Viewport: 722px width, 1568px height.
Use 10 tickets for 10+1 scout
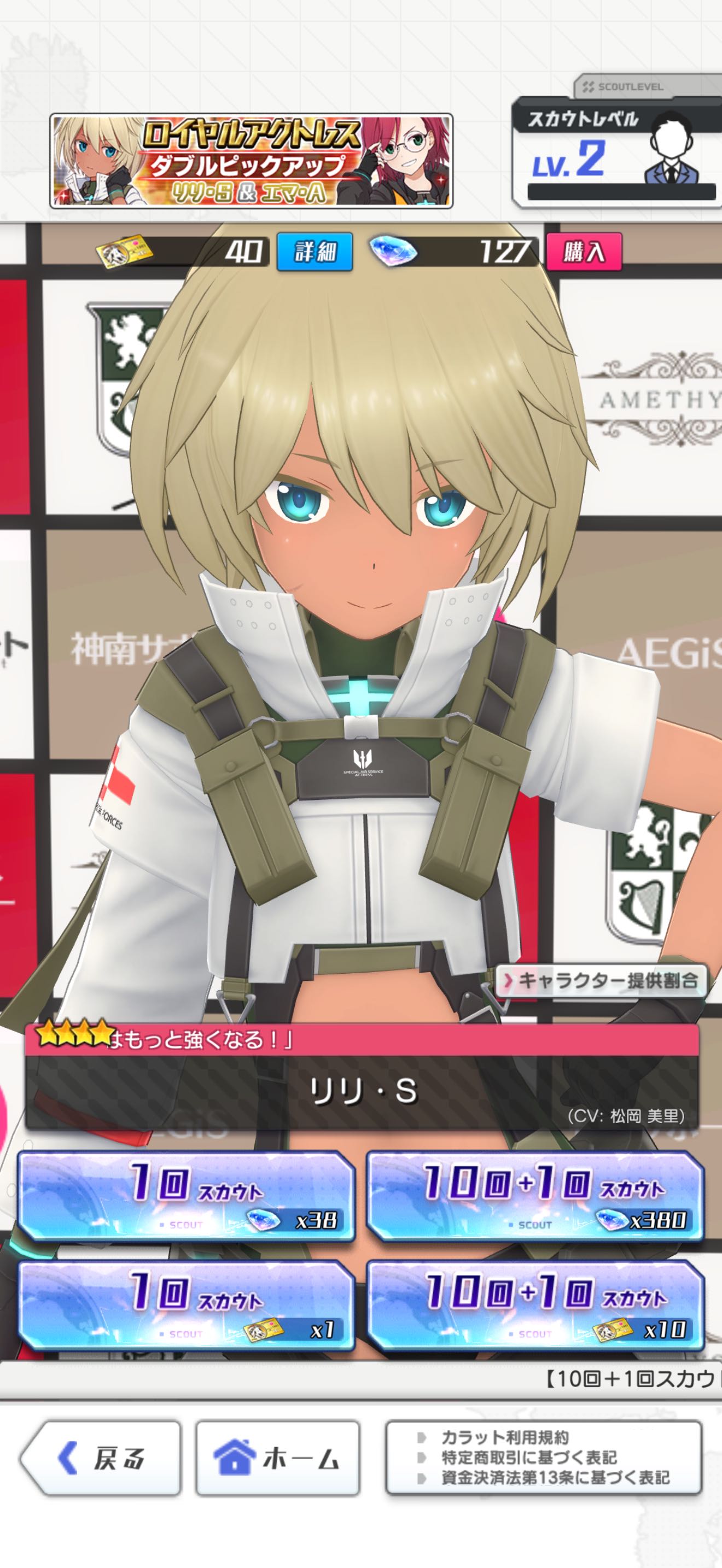tap(535, 1306)
